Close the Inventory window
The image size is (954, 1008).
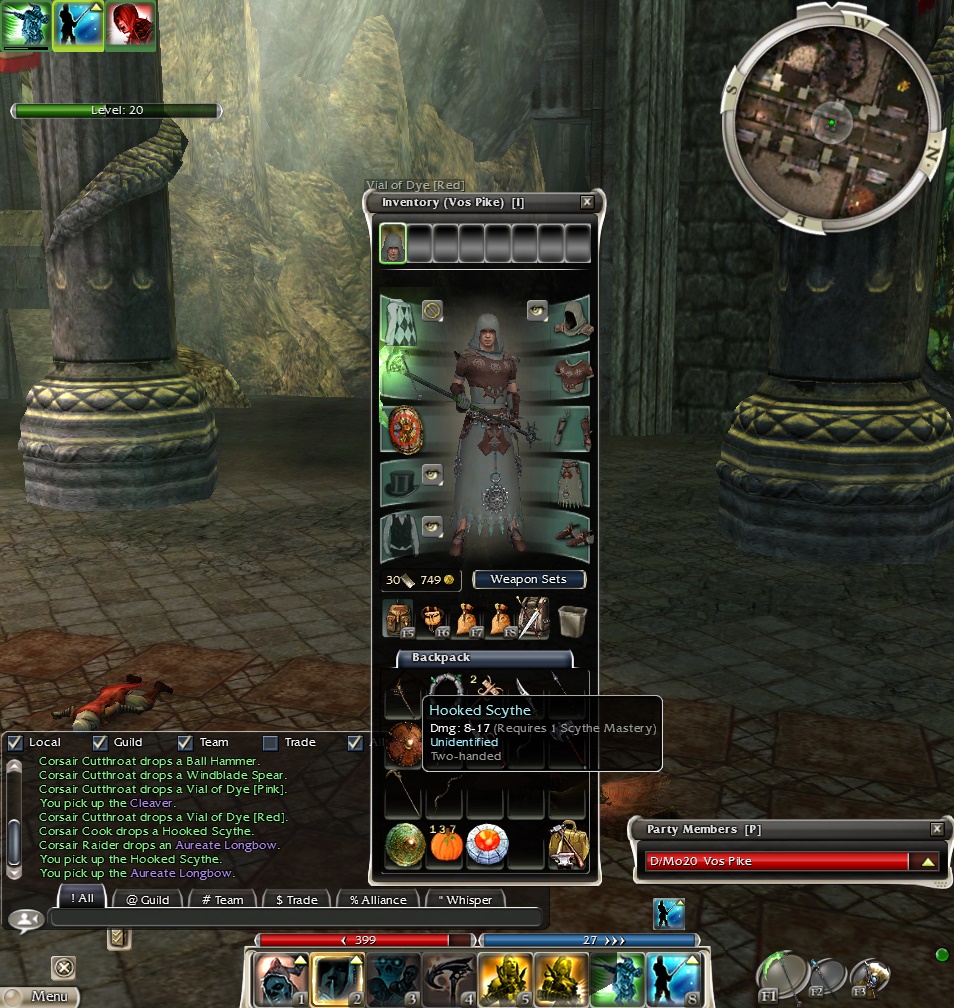[587, 202]
